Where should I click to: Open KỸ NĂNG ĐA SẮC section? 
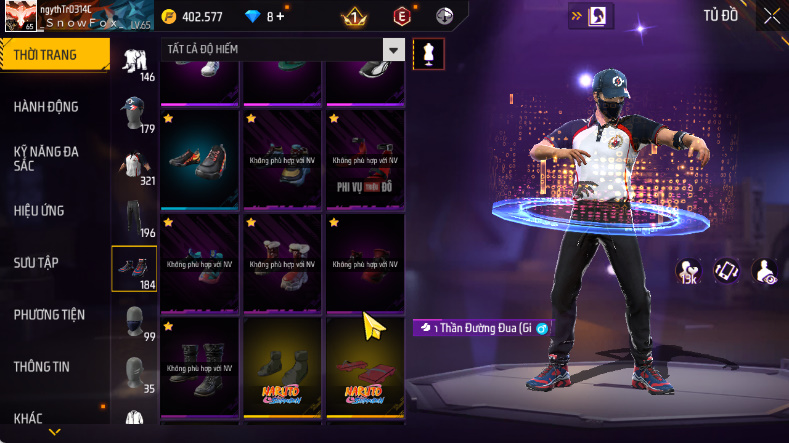46,158
